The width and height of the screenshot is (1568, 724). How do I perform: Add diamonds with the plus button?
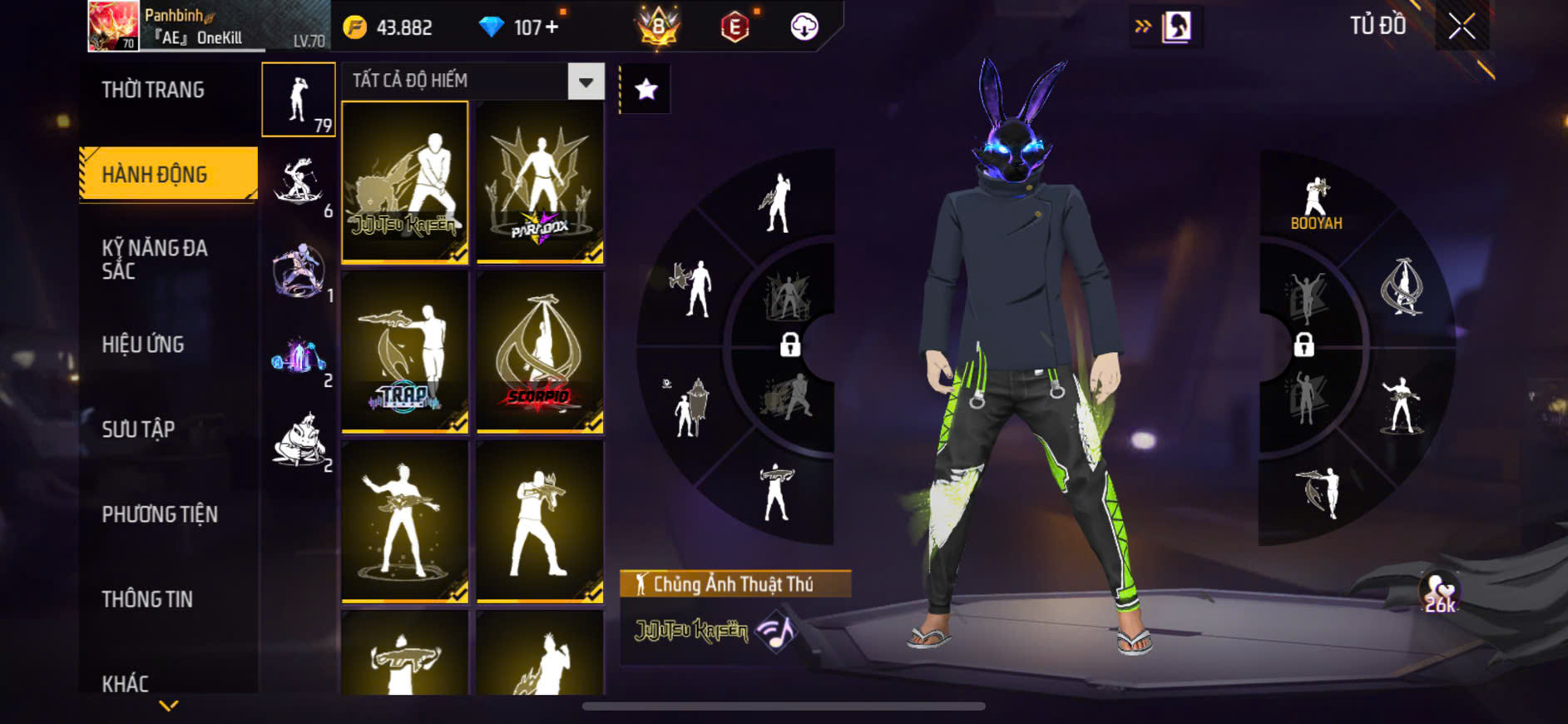pos(552,27)
